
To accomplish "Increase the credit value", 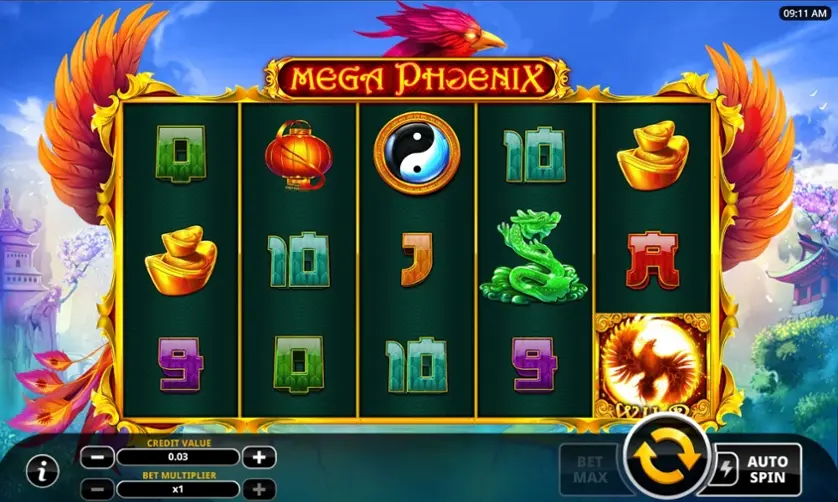I will coord(259,457).
